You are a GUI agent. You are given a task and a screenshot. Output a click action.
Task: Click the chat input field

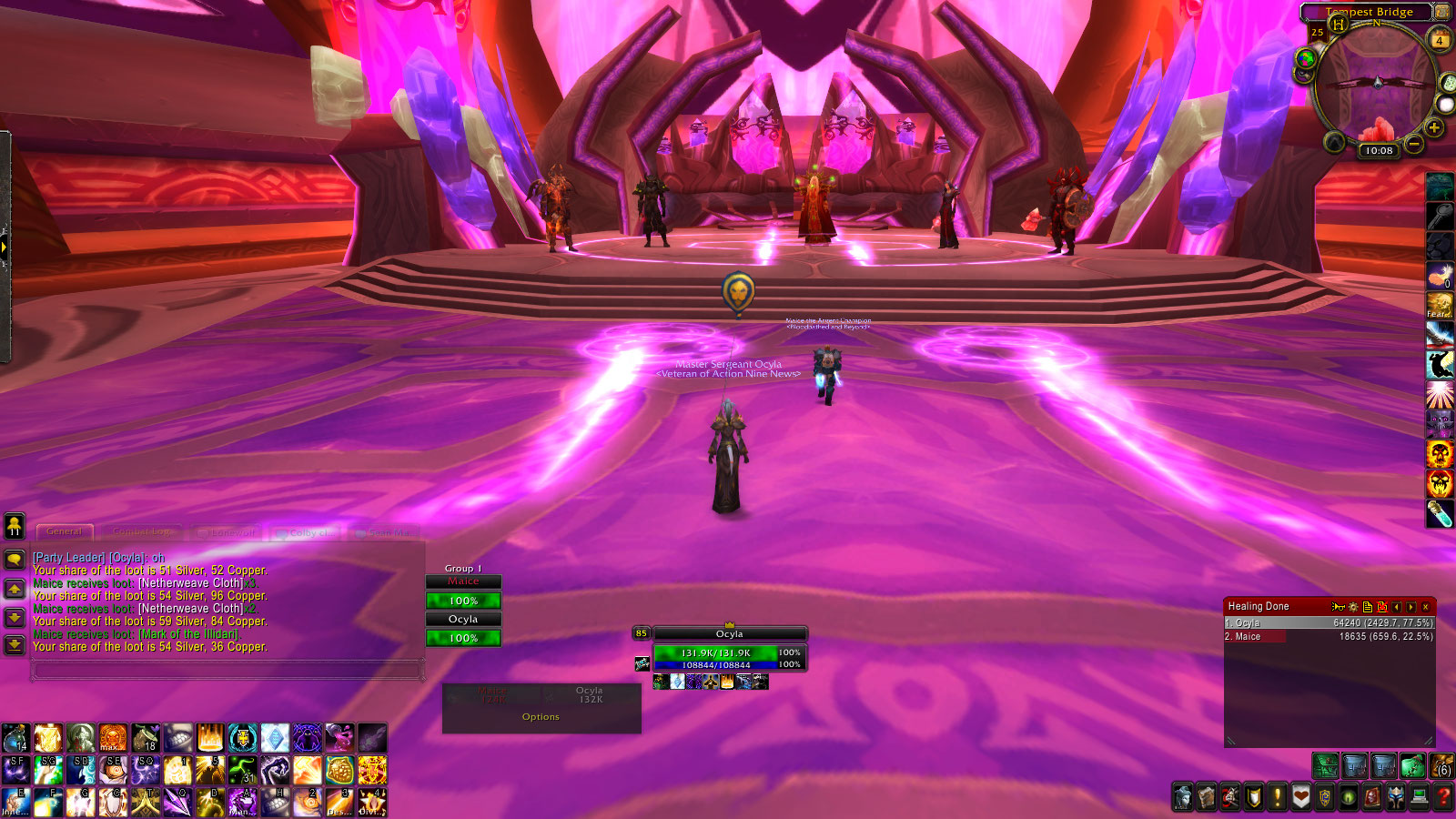[x=227, y=671]
